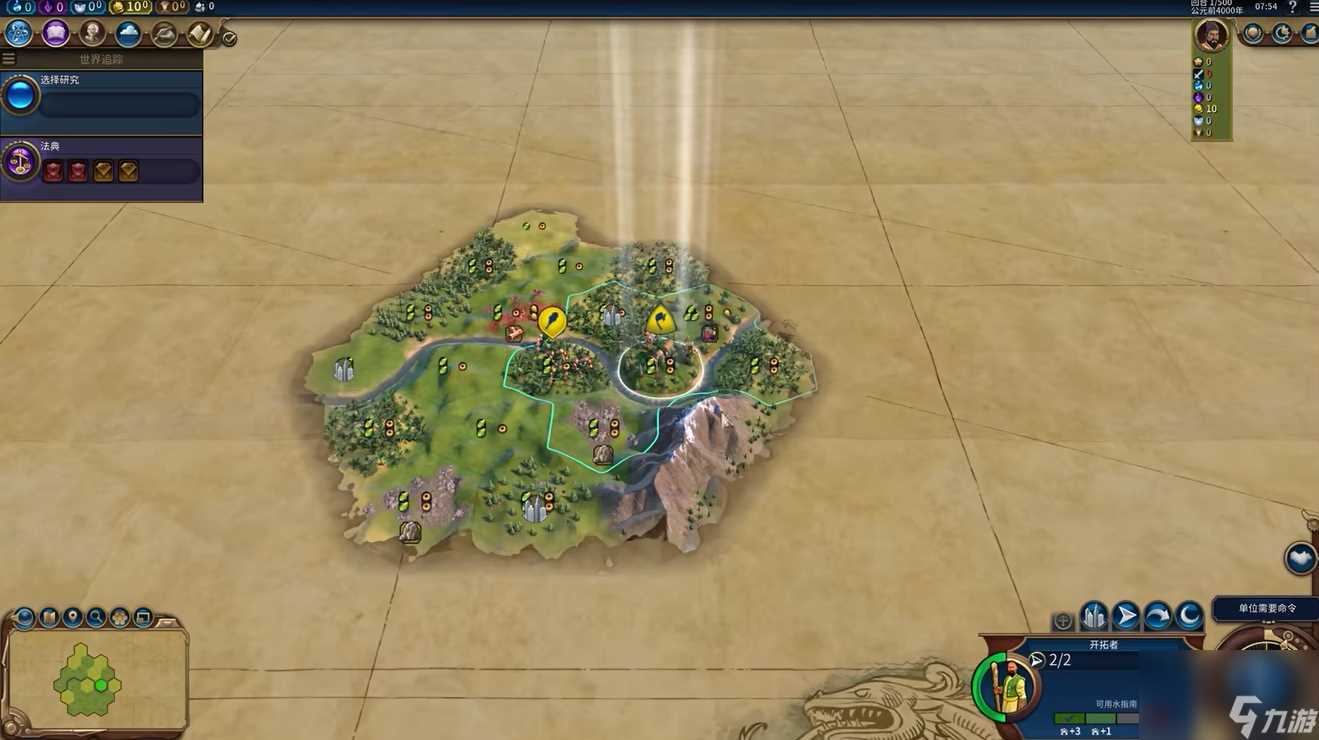Click the minimap
The height and width of the screenshot is (740, 1319).
pyautogui.click(x=96, y=679)
